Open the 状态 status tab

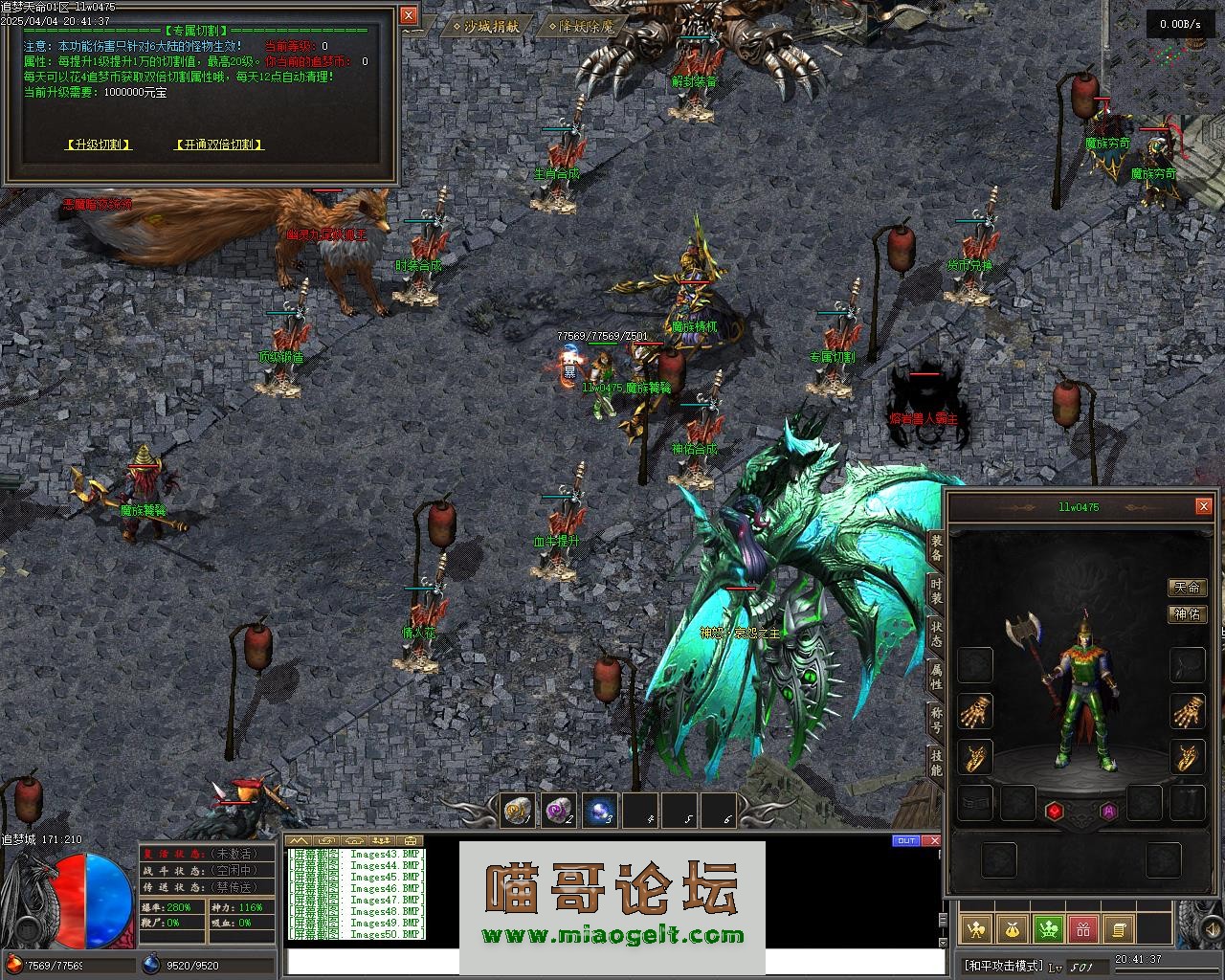coord(936,634)
